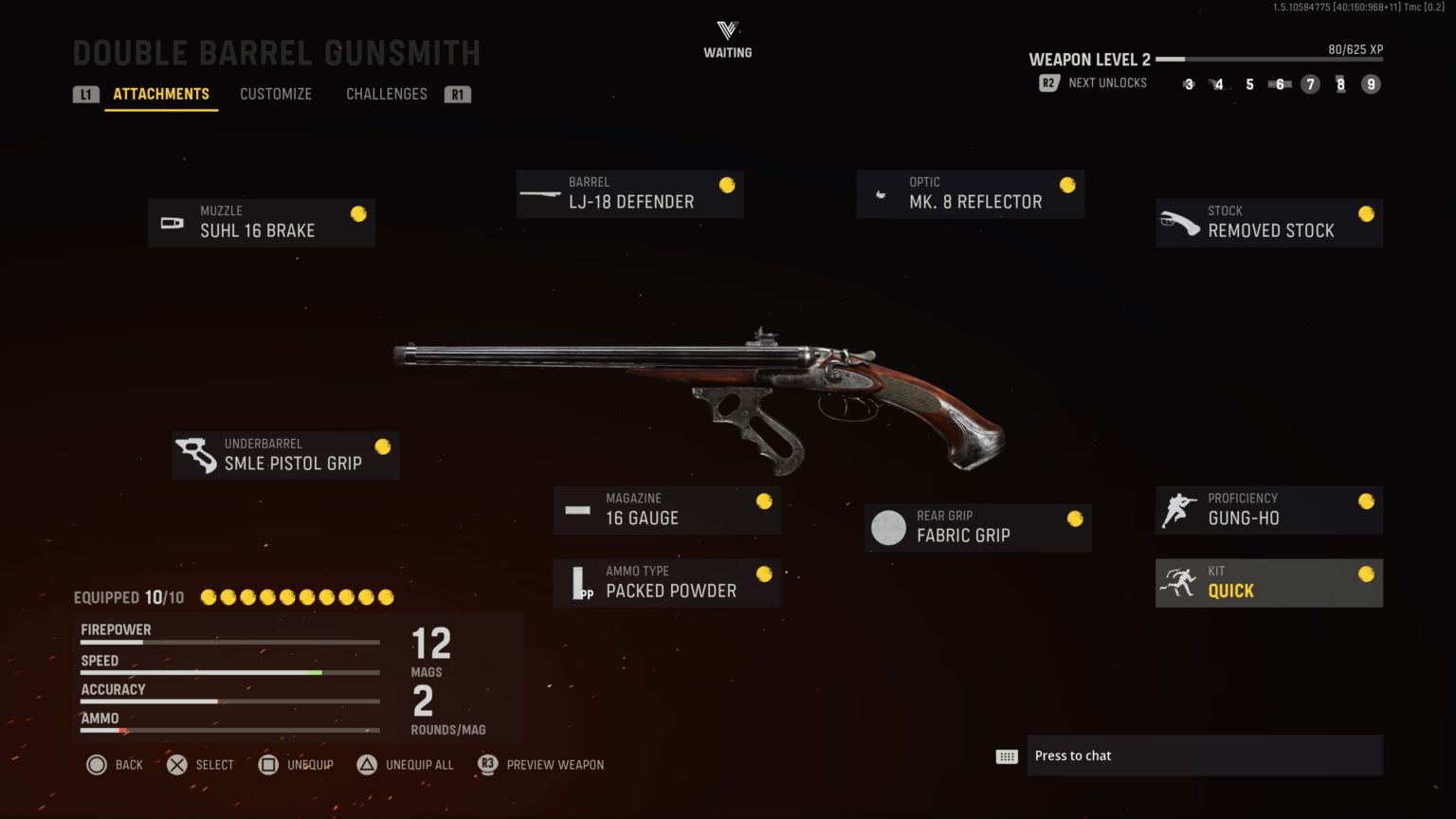The image size is (1456, 819).
Task: Click the Fabric Grip rear grip icon
Action: (x=888, y=527)
